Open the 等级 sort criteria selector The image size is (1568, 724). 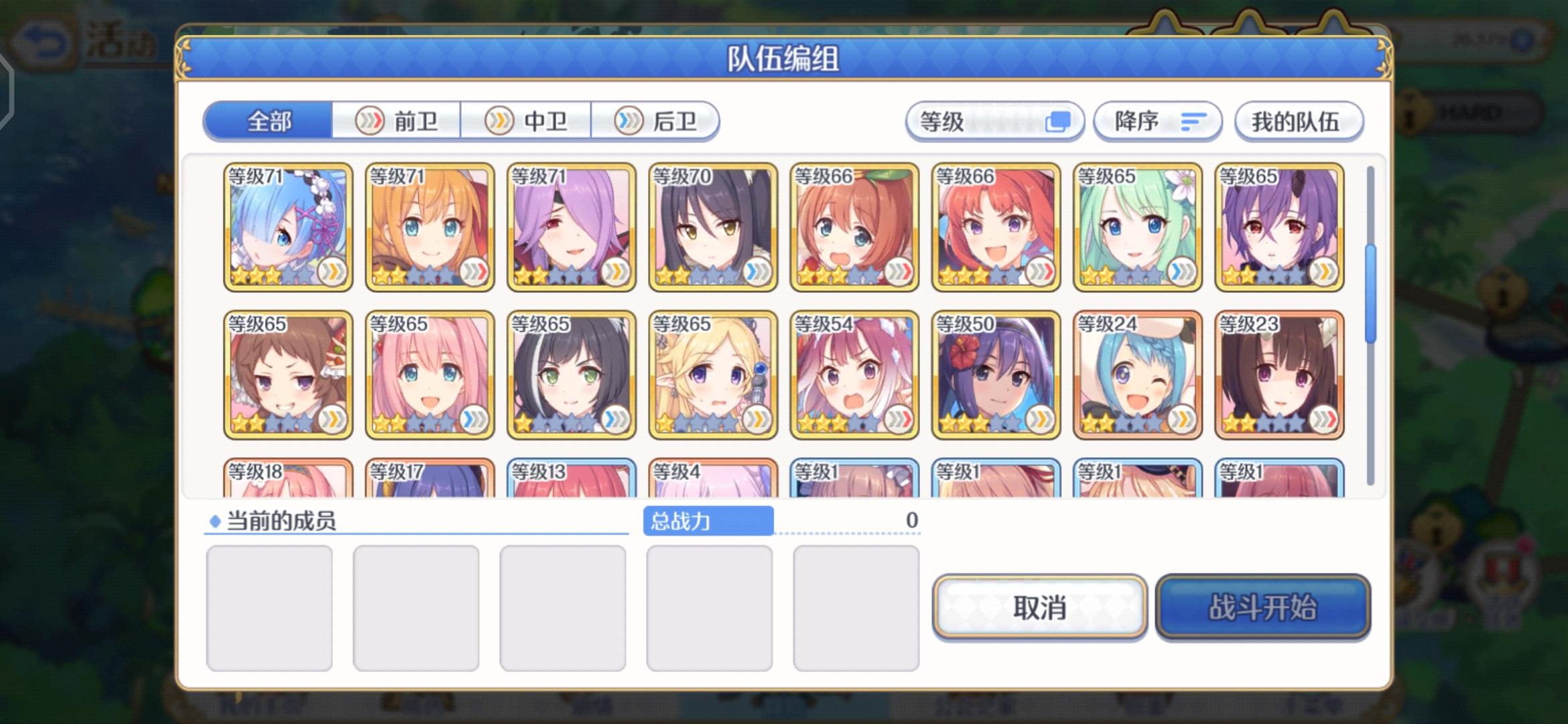[x=994, y=121]
